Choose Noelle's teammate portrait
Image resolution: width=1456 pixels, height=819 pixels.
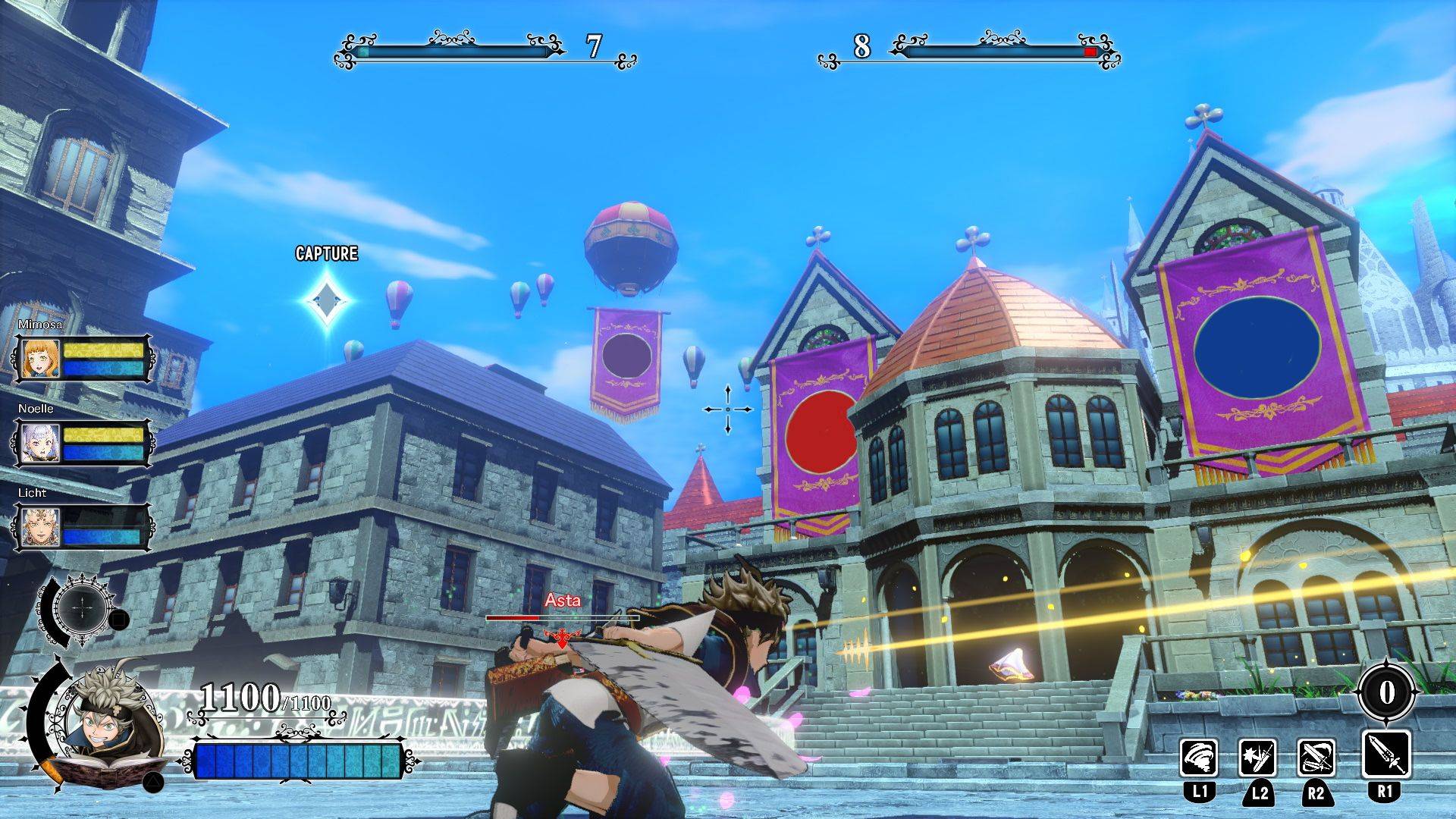[38, 442]
